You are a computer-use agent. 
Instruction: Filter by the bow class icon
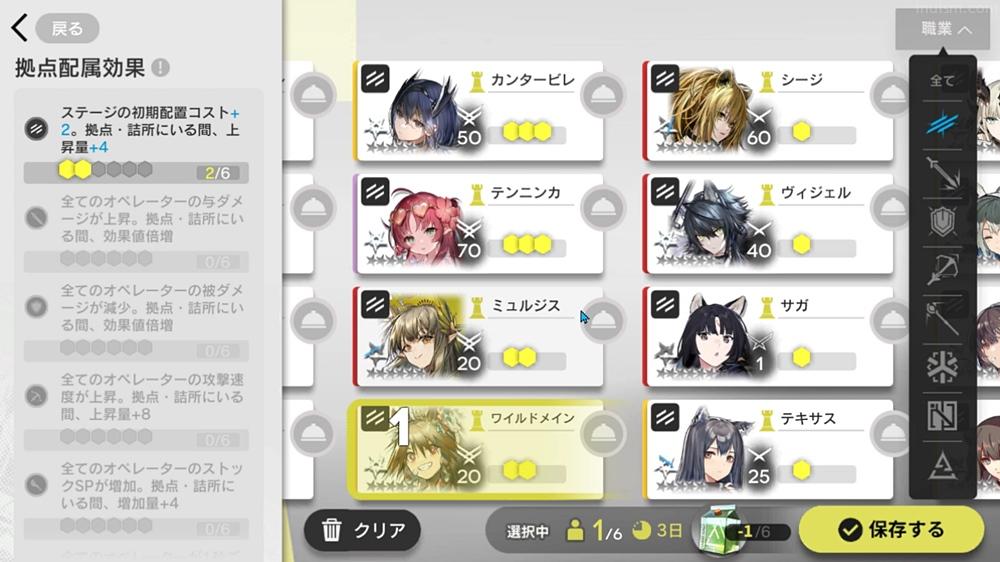[942, 268]
